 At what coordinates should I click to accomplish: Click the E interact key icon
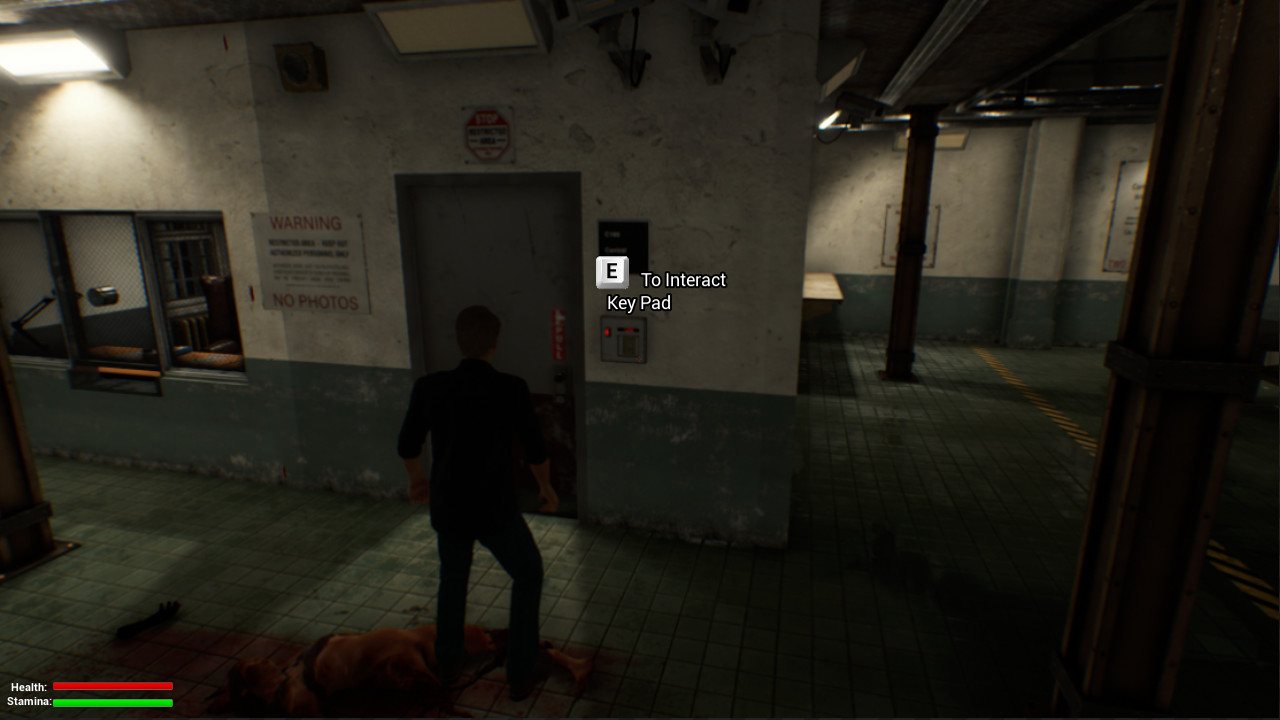(611, 271)
